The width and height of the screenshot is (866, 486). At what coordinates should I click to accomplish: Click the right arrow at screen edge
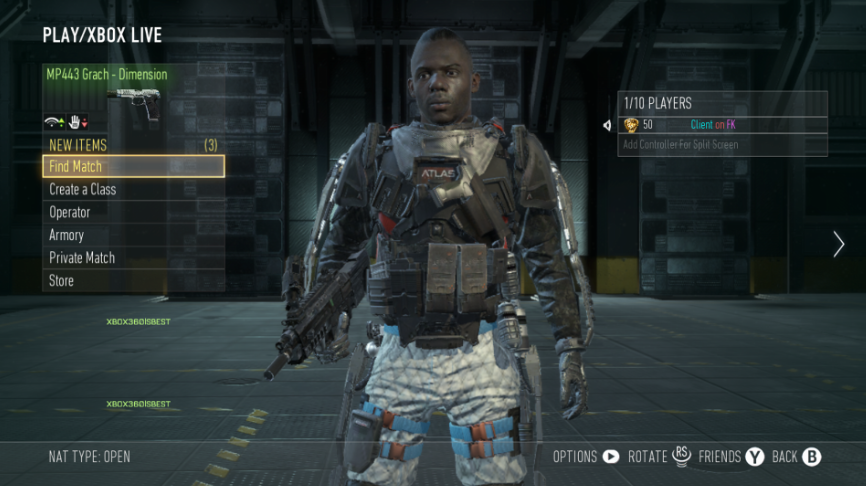(838, 244)
